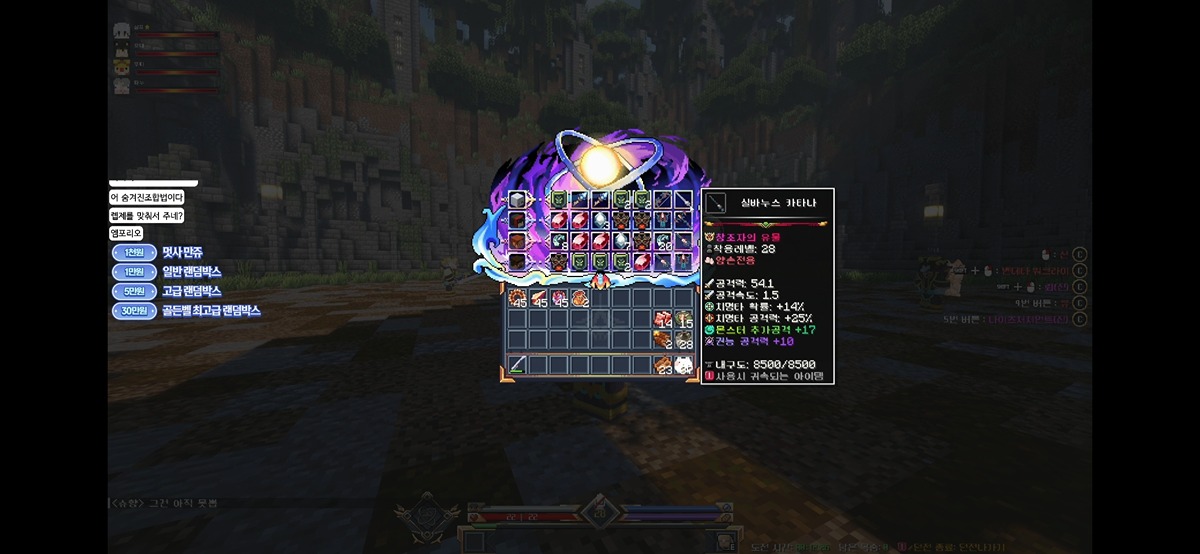Image resolution: width=1200 pixels, height=554 pixels.
Task: Take the white crystal stack of 3
Action: (601, 220)
